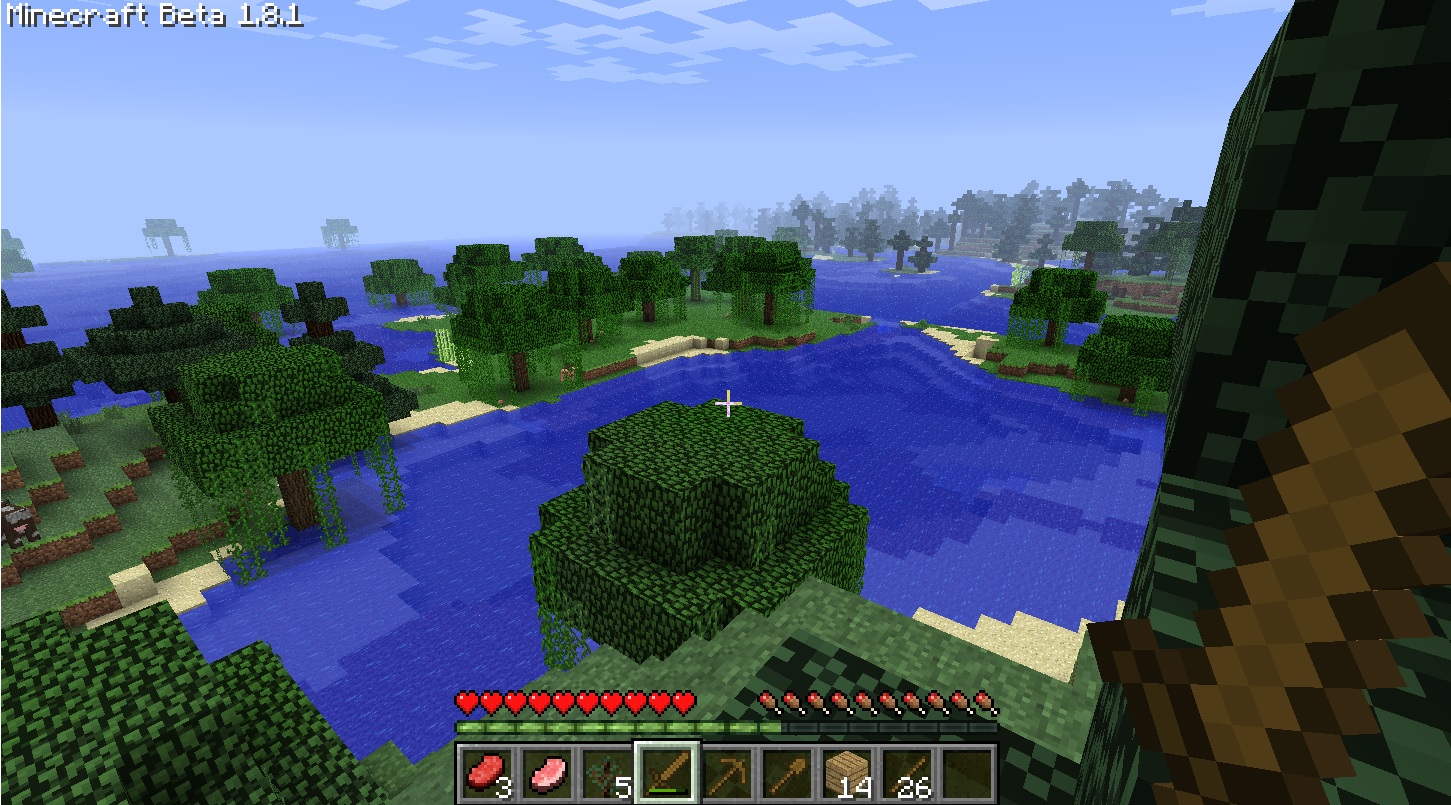Screen dimensions: 1451x805
Task: Choose the sapling stack in the hotbar
Action: pyautogui.click(x=607, y=774)
